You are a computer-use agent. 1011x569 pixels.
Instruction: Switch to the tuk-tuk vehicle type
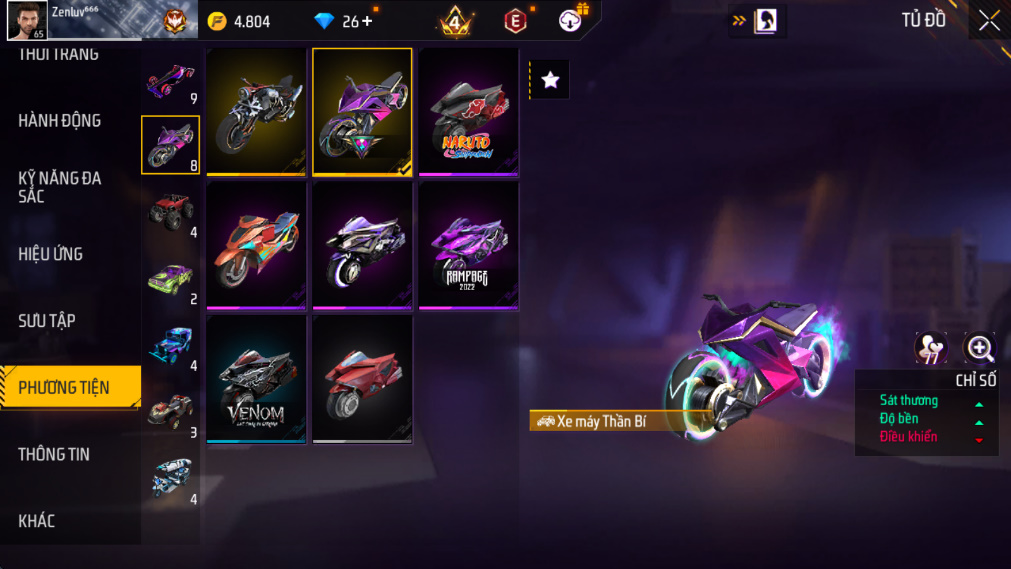coord(171,478)
